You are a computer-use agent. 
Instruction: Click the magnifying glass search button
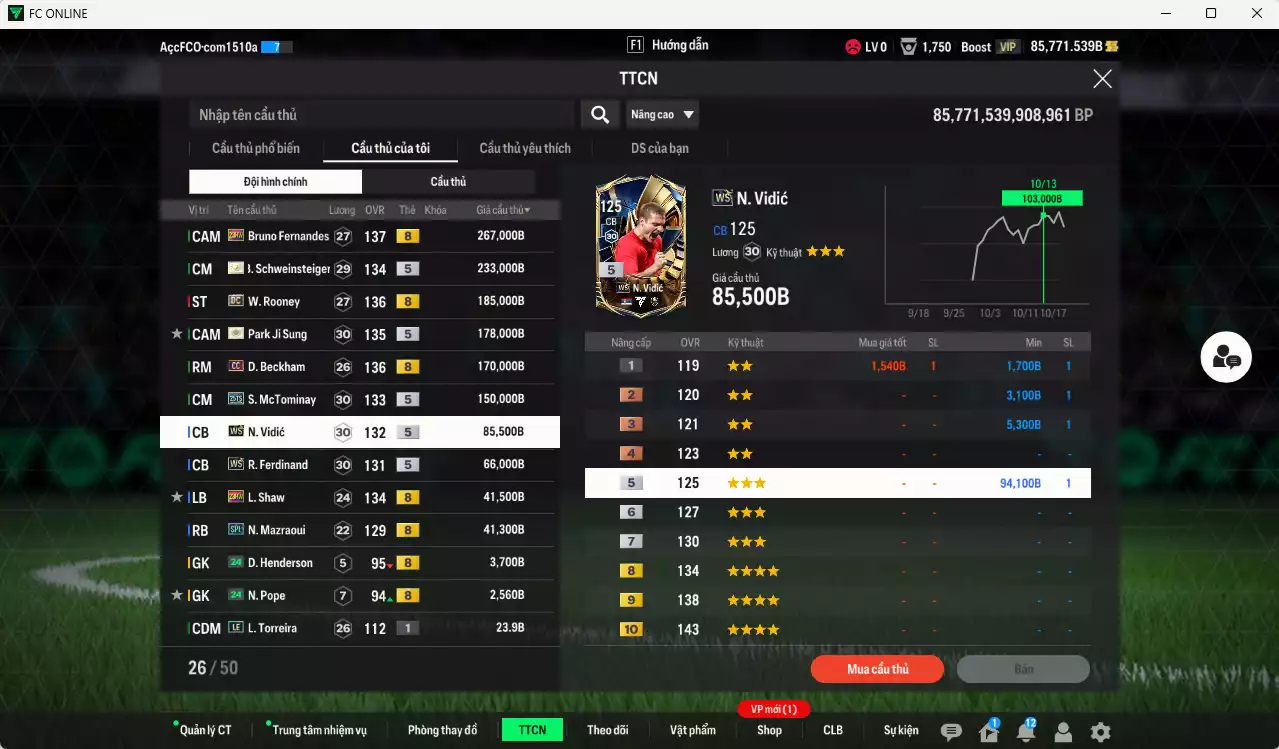coord(599,115)
